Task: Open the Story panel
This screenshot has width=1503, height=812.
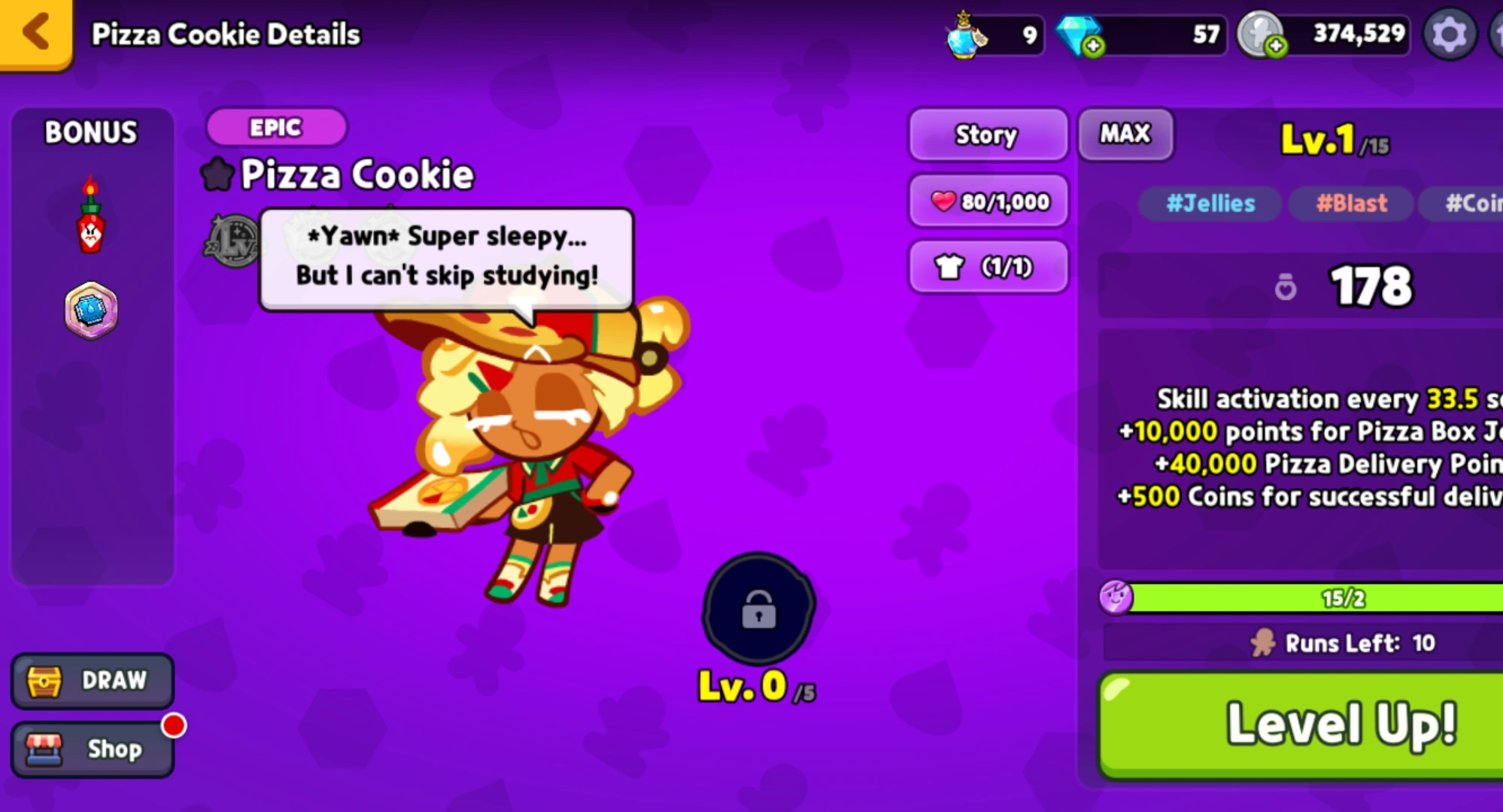Action: click(988, 135)
